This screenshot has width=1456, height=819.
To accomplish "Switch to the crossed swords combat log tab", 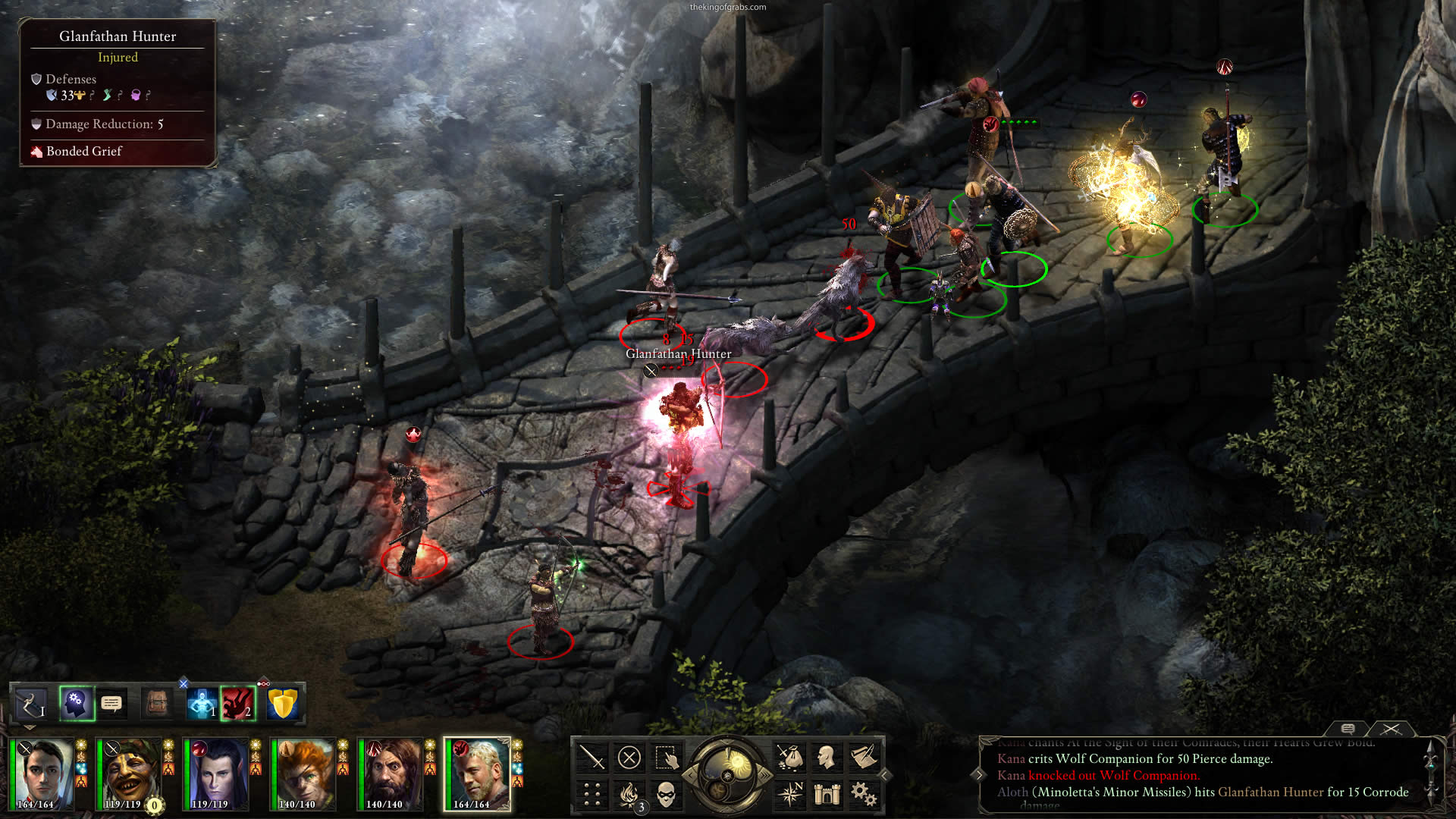I will click(1391, 729).
